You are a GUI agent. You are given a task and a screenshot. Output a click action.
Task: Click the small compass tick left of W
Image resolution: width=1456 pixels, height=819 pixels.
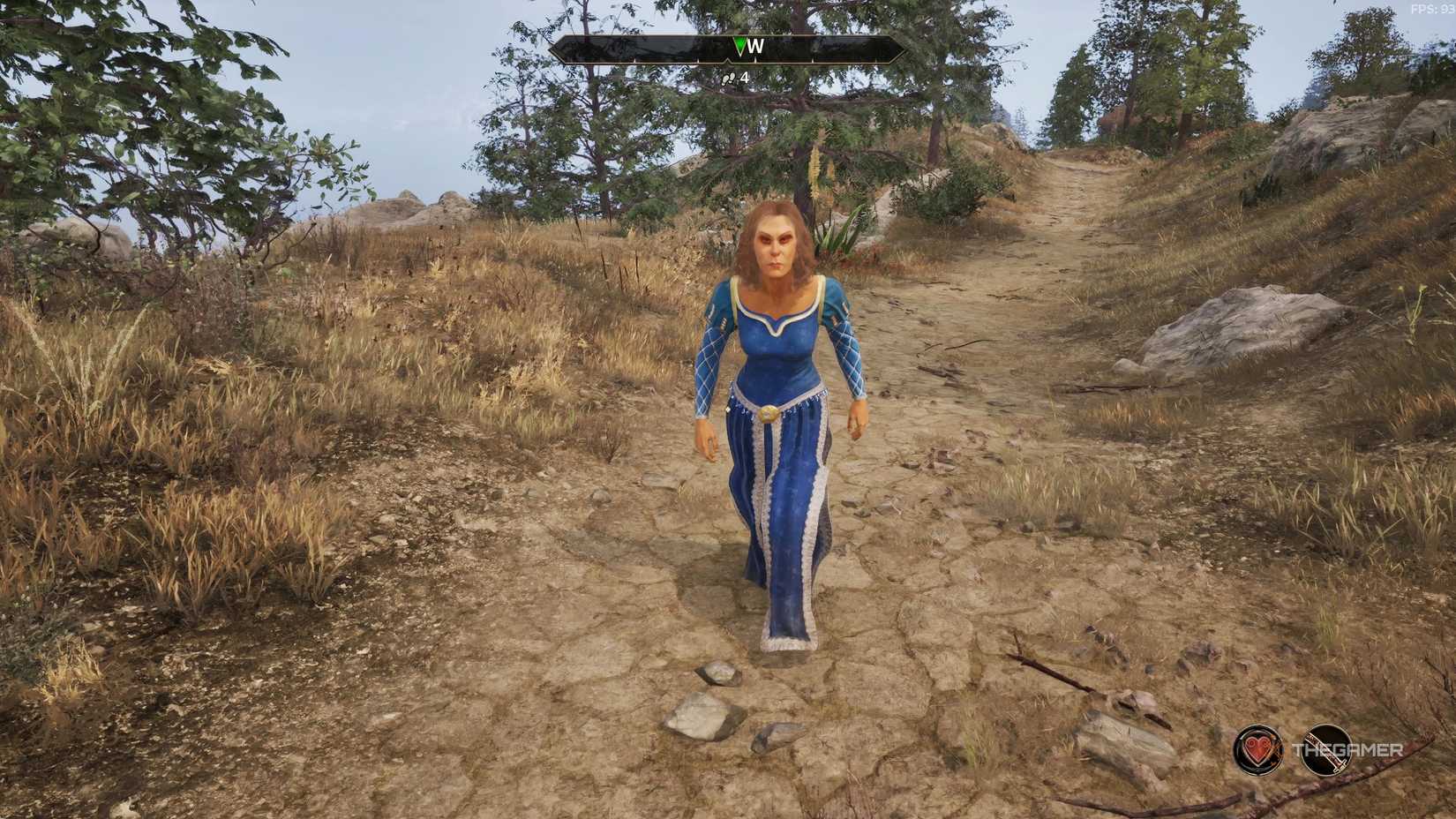[x=698, y=61]
